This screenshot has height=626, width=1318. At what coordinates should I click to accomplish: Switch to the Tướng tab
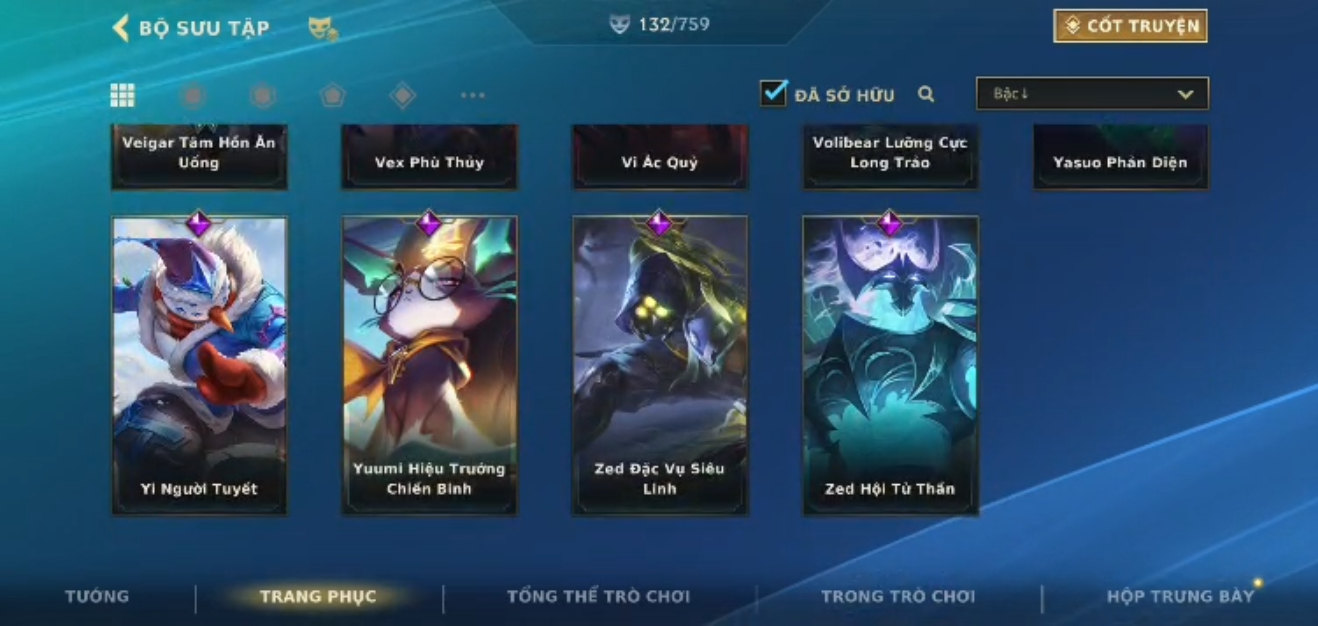[97, 596]
